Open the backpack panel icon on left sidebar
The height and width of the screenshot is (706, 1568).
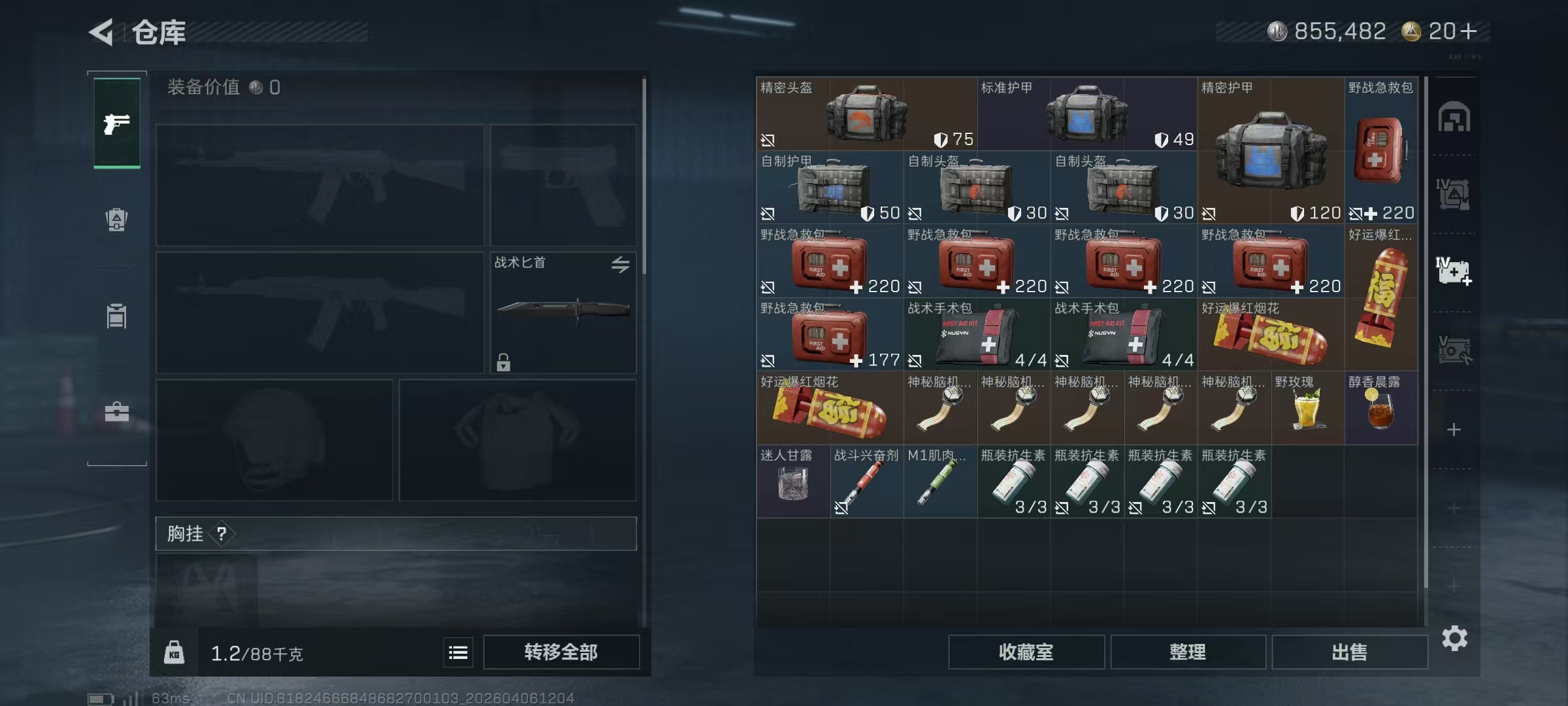(x=116, y=220)
